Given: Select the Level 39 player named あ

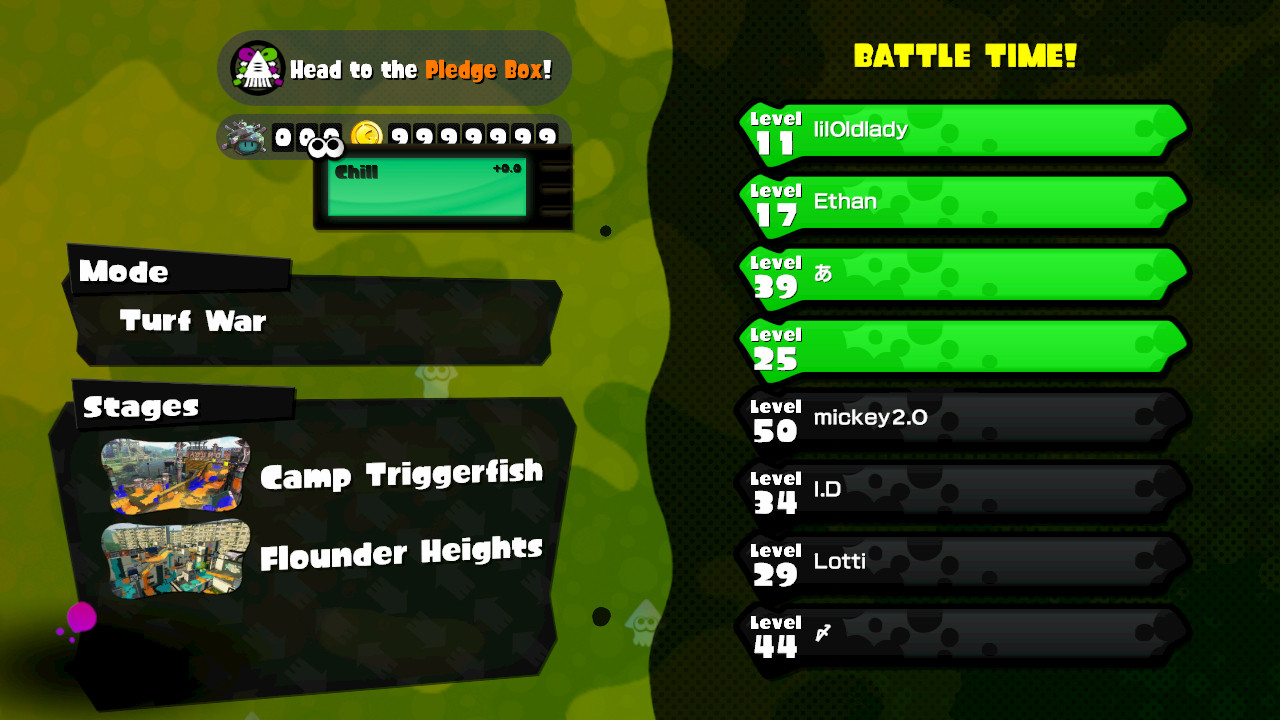Looking at the screenshot, I should pos(960,275).
